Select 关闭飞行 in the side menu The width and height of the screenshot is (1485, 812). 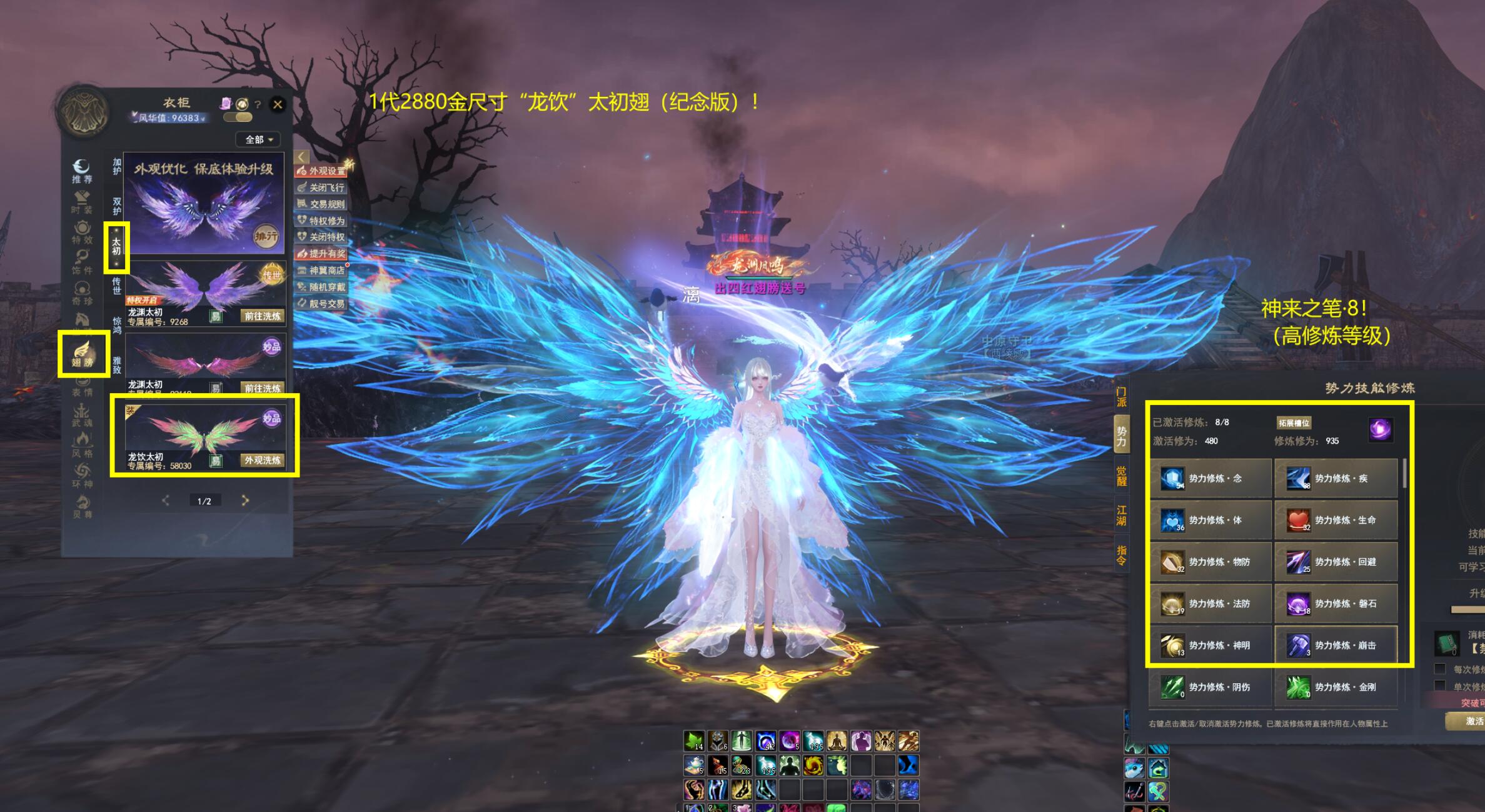coord(322,188)
